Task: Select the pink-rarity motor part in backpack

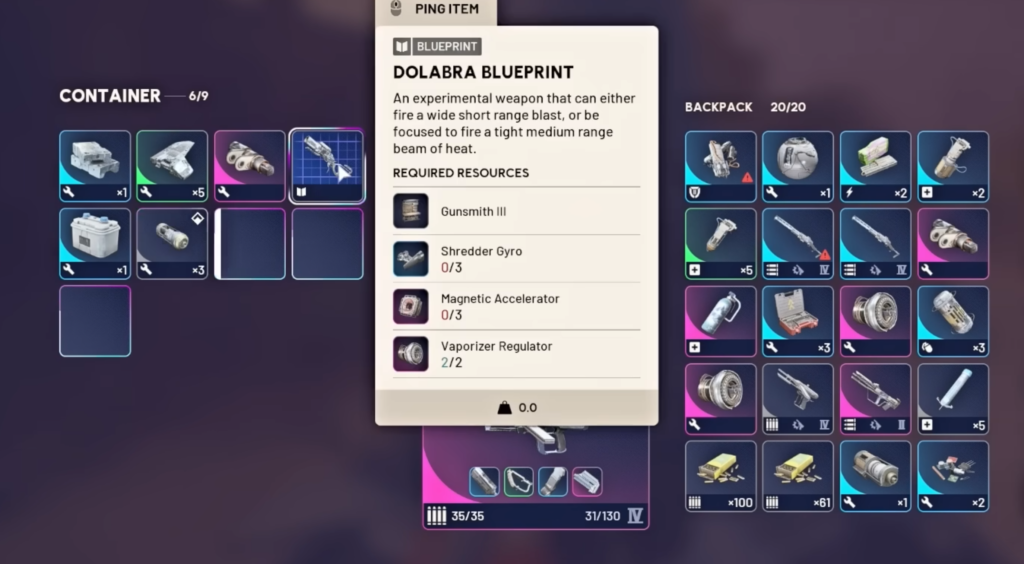Action: pos(952,243)
